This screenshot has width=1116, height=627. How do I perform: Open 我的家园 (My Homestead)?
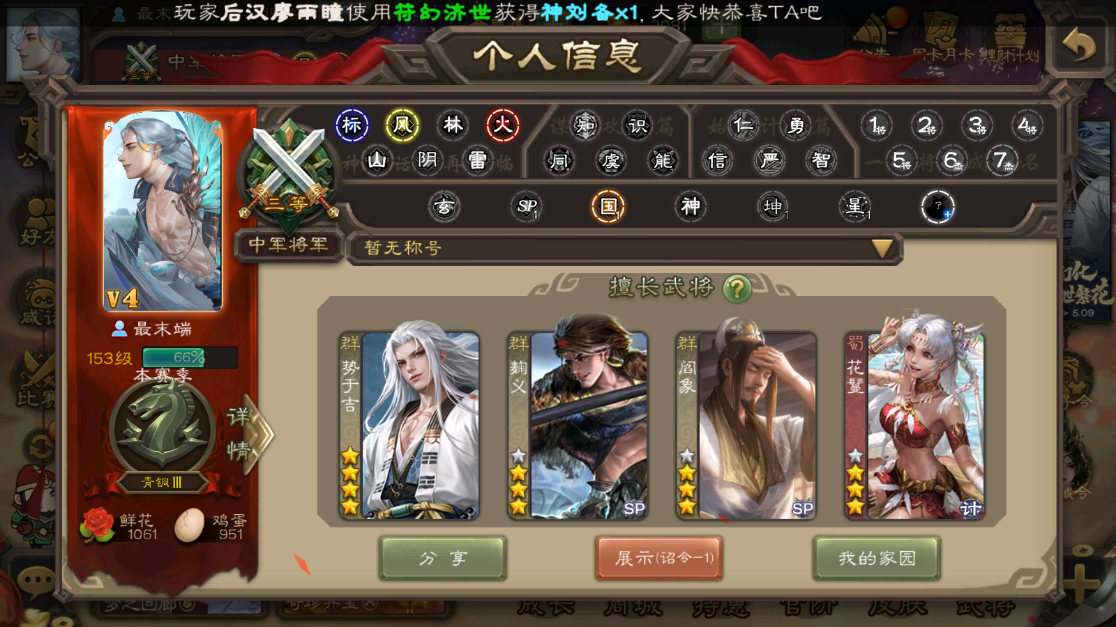(x=876, y=558)
